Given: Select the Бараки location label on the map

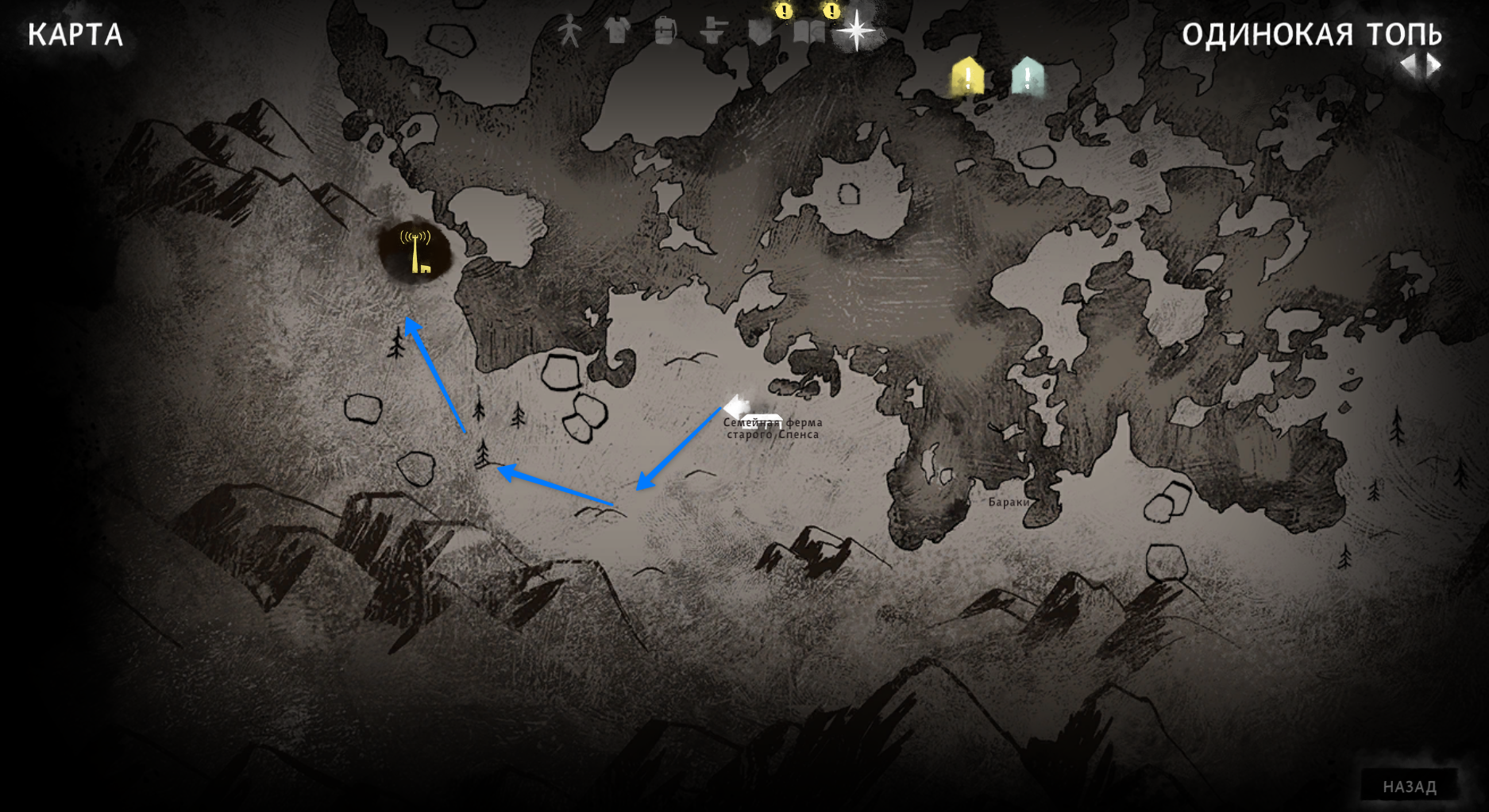Looking at the screenshot, I should click(x=1009, y=502).
